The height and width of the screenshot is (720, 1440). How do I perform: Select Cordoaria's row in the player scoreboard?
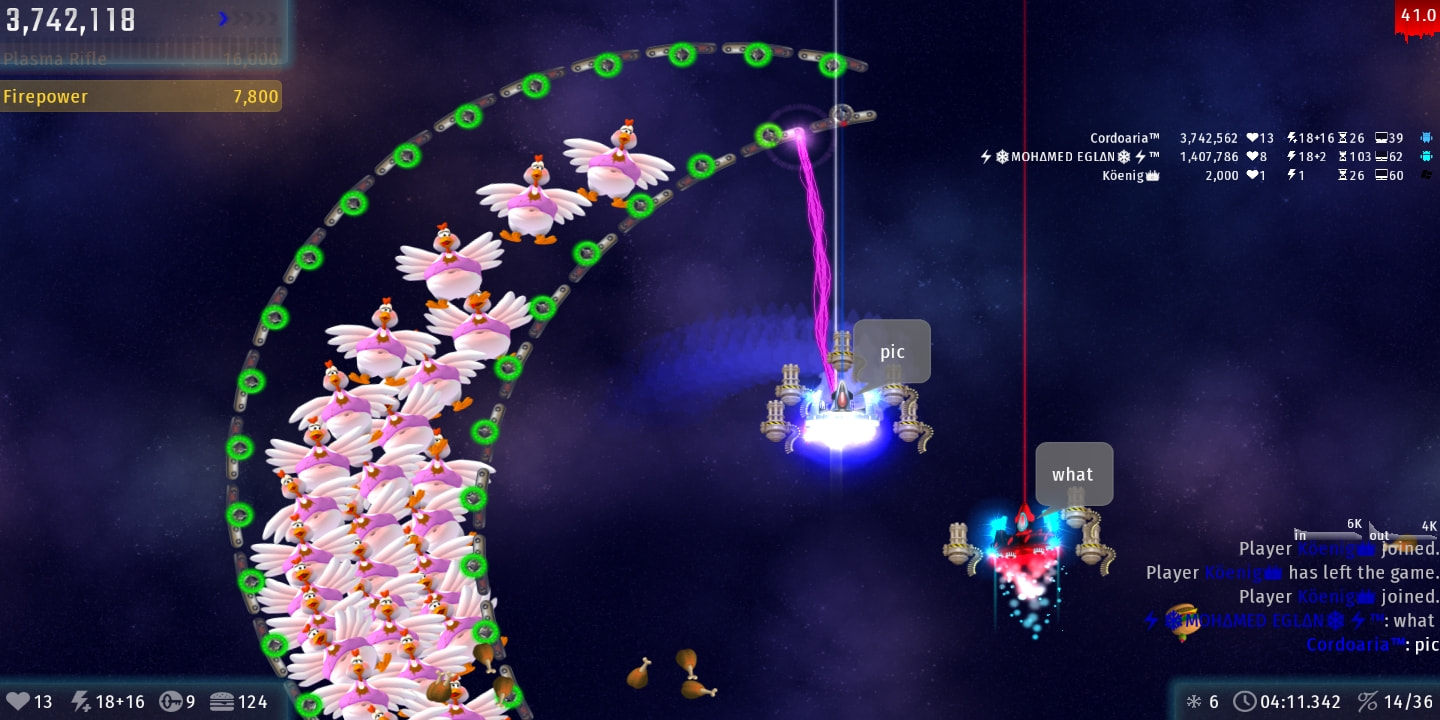click(1258, 138)
